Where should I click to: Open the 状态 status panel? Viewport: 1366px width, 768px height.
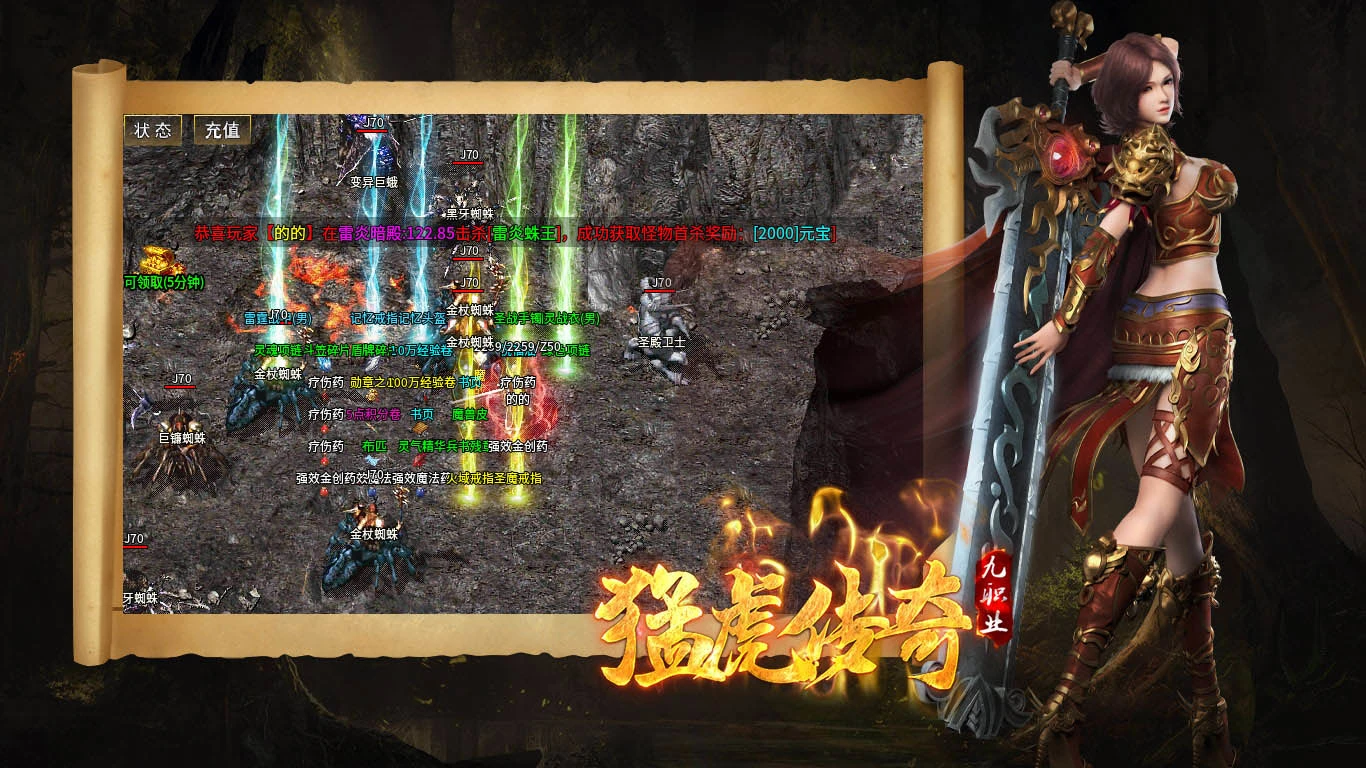pyautogui.click(x=153, y=130)
